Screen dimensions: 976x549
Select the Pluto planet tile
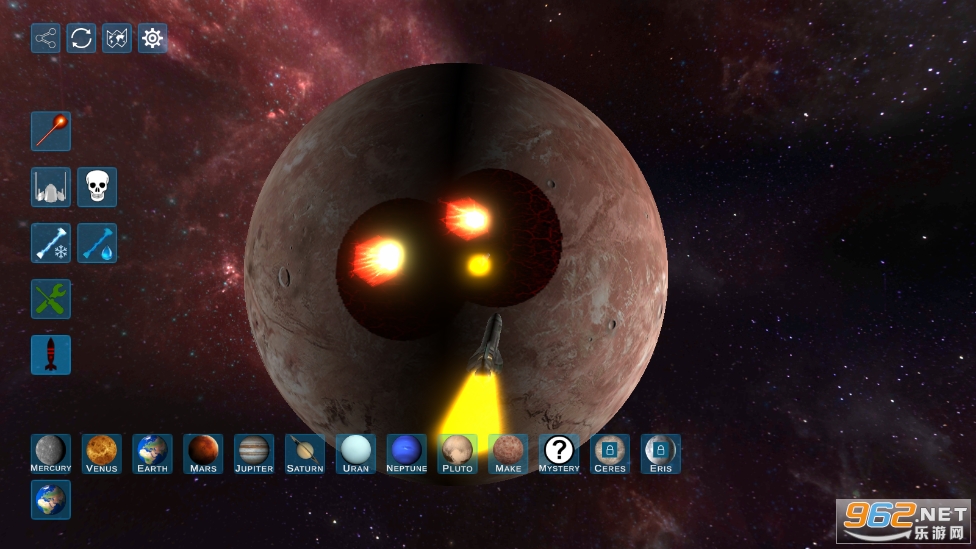pyautogui.click(x=458, y=453)
